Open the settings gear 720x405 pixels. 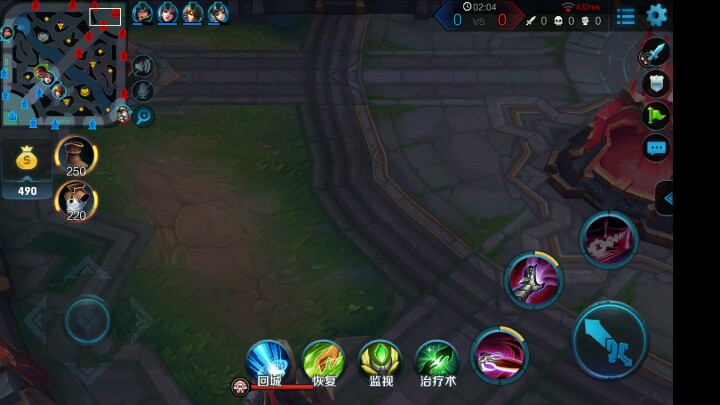click(x=656, y=15)
